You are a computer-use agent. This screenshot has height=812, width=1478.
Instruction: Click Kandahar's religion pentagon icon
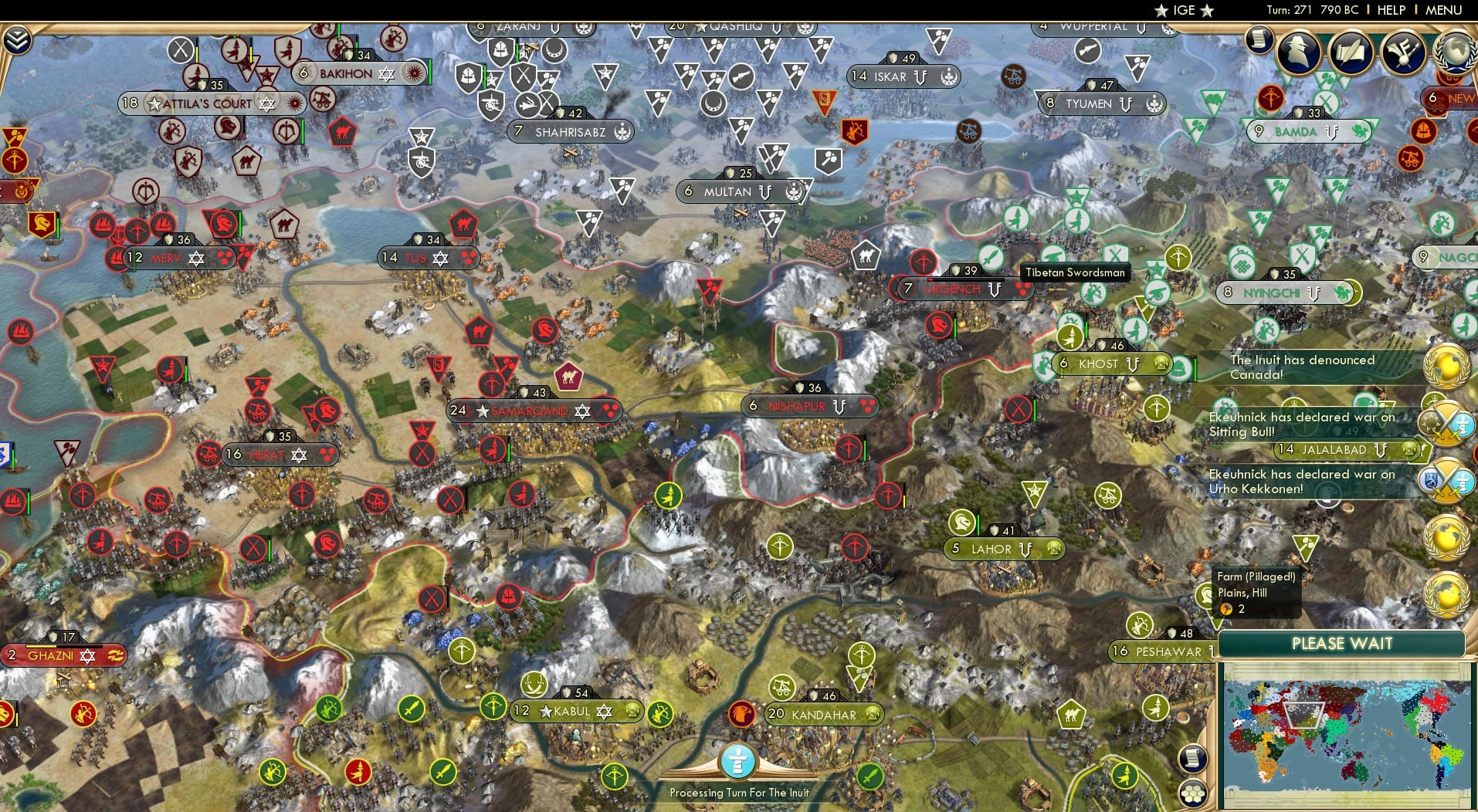click(x=742, y=713)
